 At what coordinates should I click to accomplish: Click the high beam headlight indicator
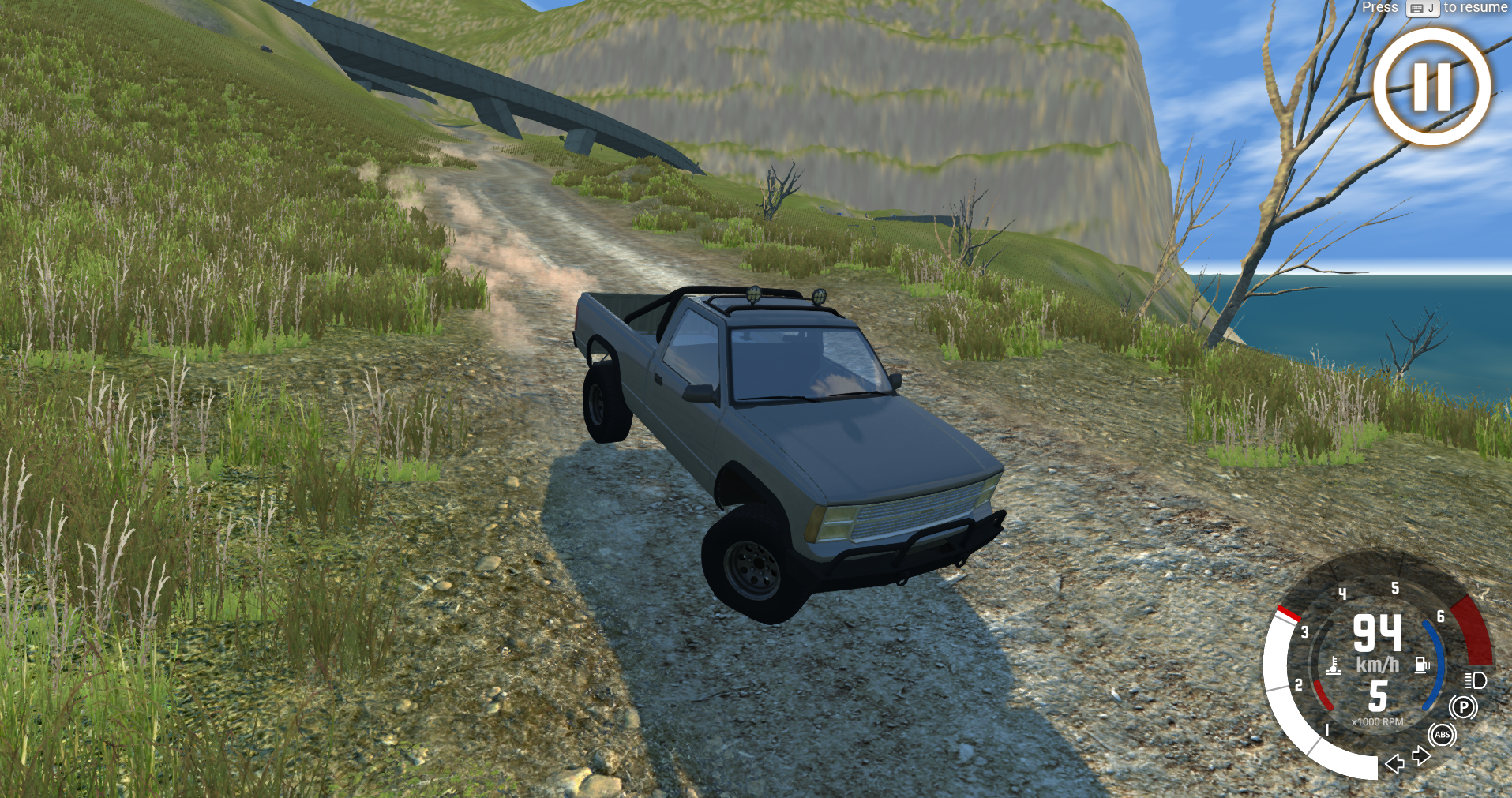(1475, 680)
